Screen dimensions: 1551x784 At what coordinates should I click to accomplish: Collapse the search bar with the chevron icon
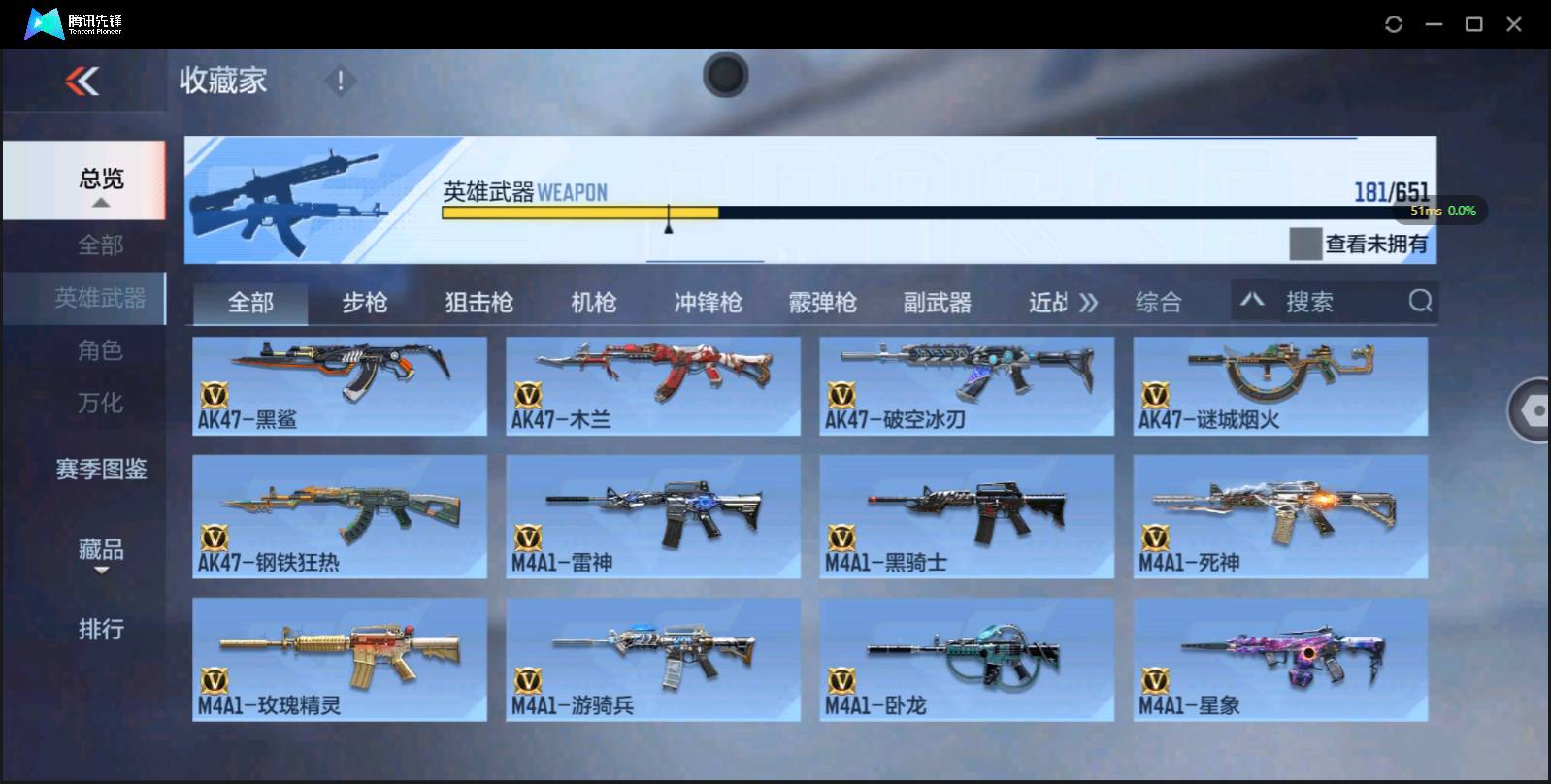(1254, 302)
